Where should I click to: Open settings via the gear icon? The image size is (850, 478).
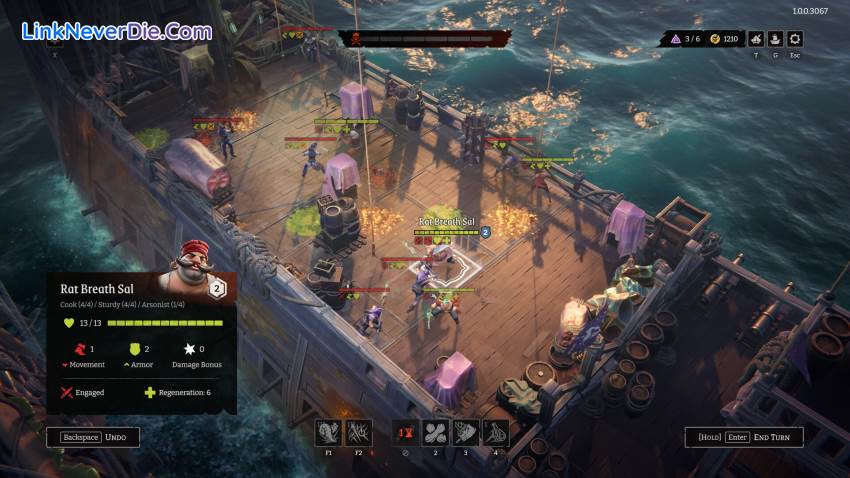point(795,39)
